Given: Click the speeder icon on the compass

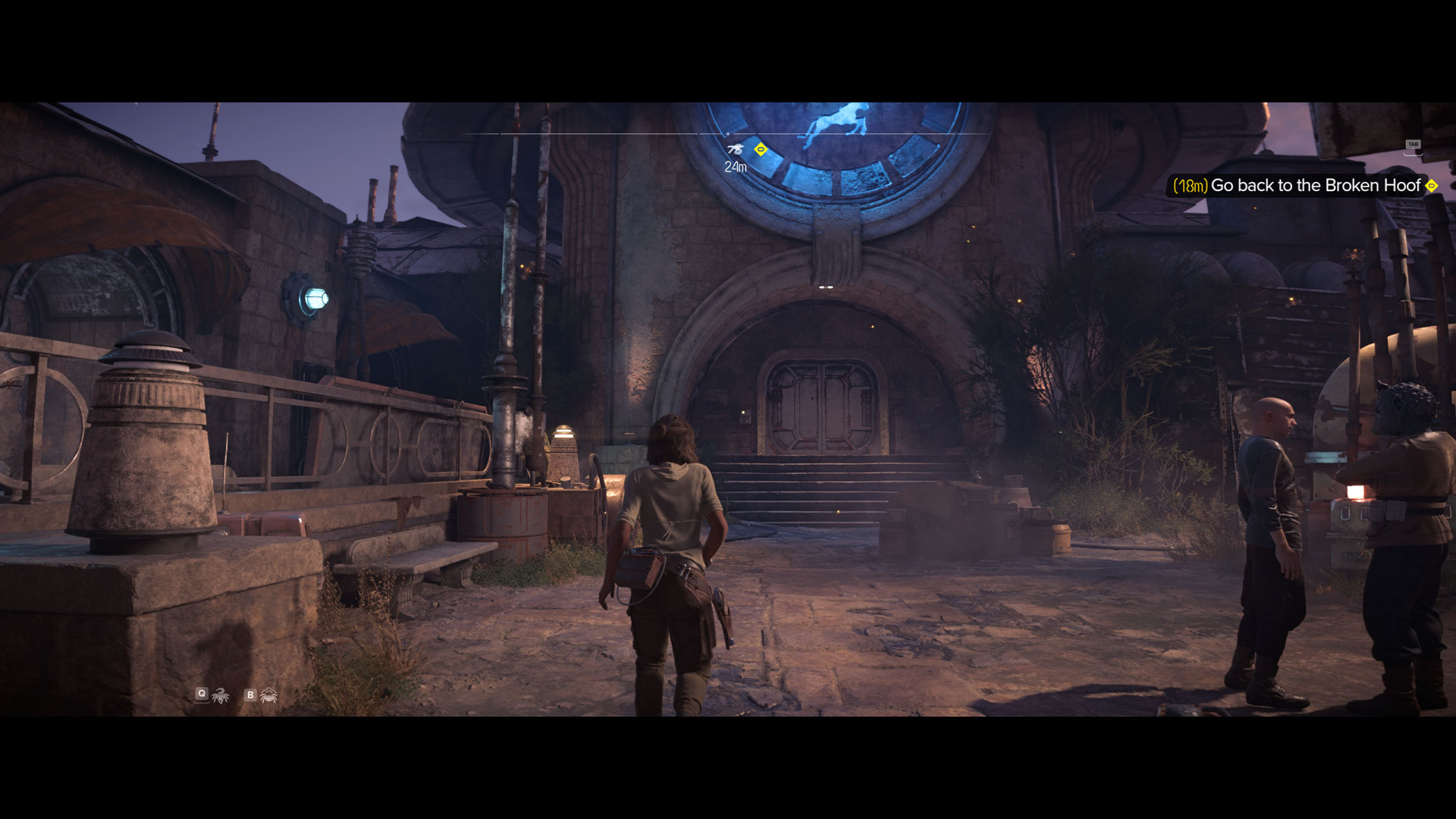Looking at the screenshot, I should [735, 149].
